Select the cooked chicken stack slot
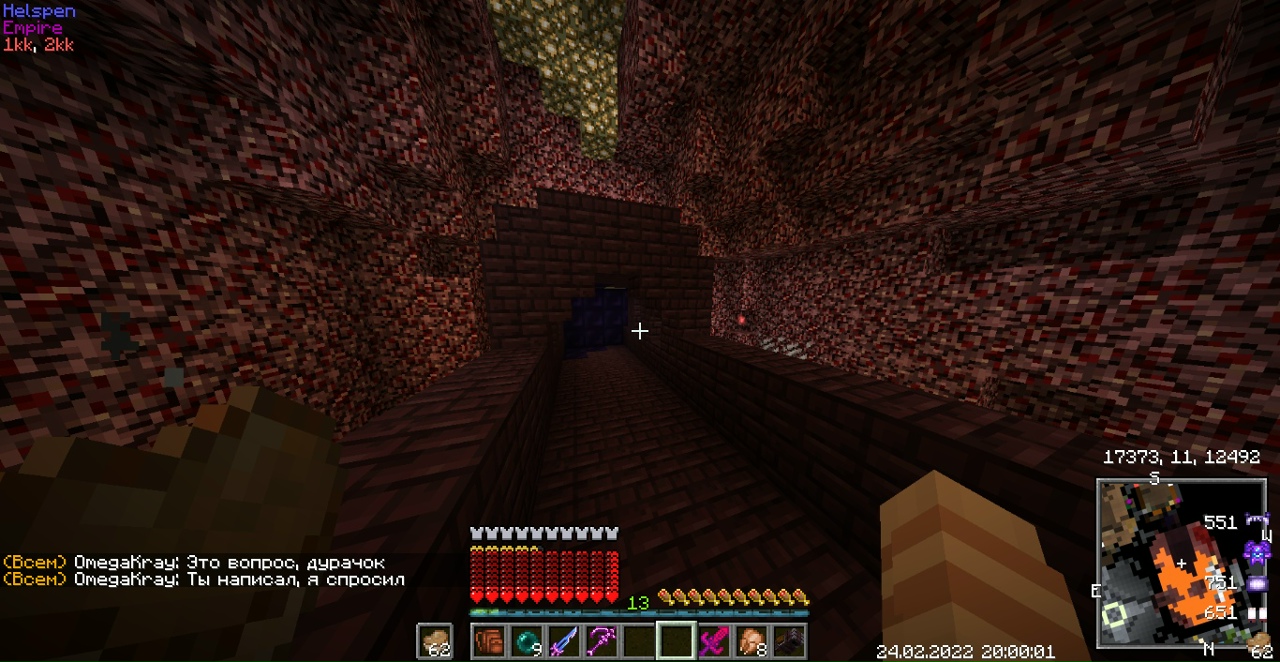1280x662 pixels. pyautogui.click(x=750, y=640)
